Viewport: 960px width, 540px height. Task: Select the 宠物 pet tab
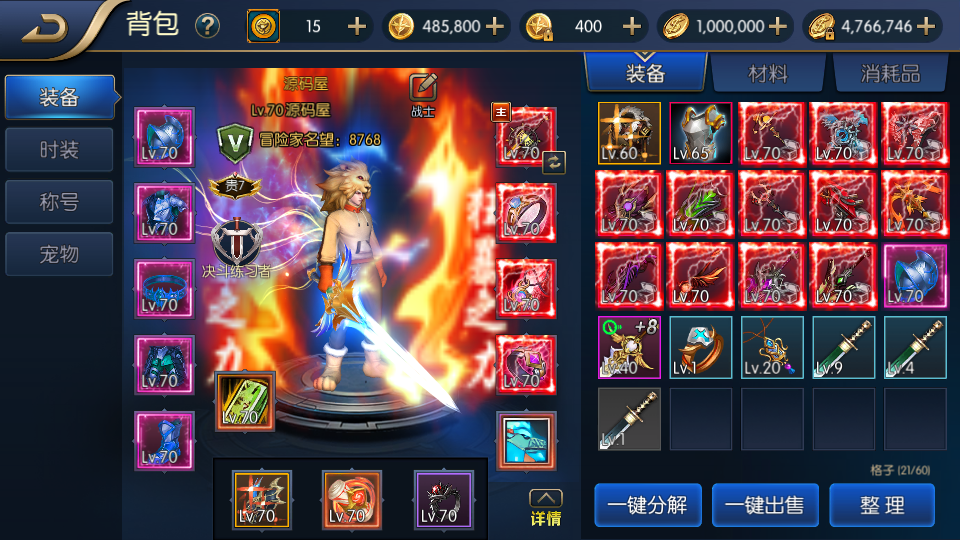click(59, 254)
